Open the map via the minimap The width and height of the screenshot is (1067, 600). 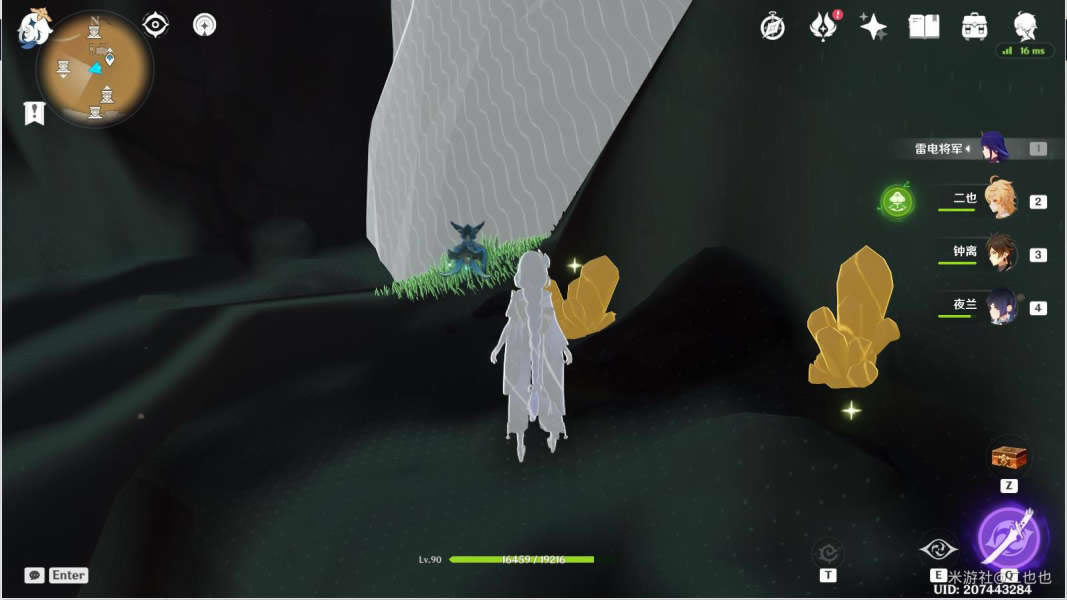95,69
